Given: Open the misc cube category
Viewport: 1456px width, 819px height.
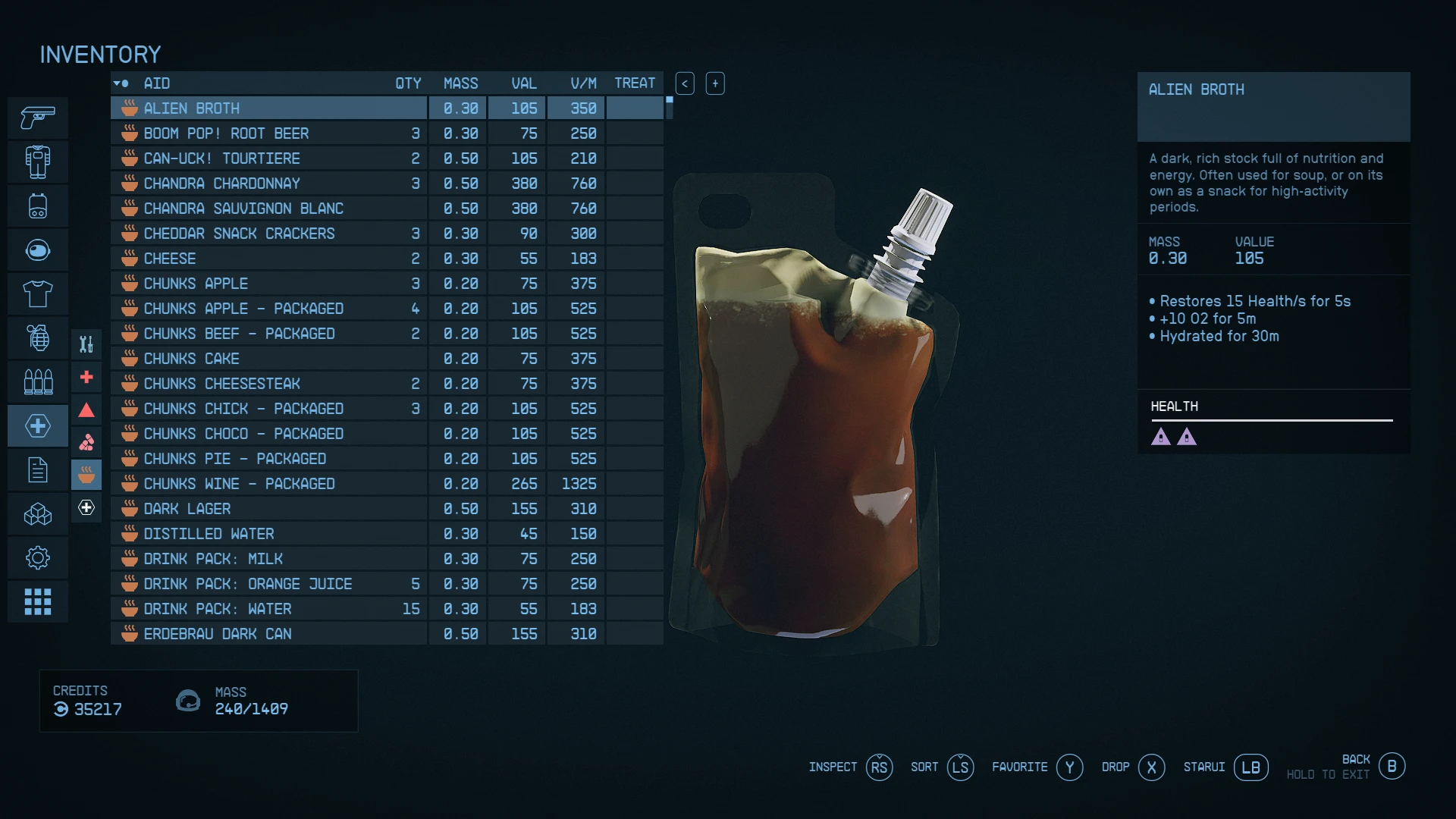Looking at the screenshot, I should point(38,514).
